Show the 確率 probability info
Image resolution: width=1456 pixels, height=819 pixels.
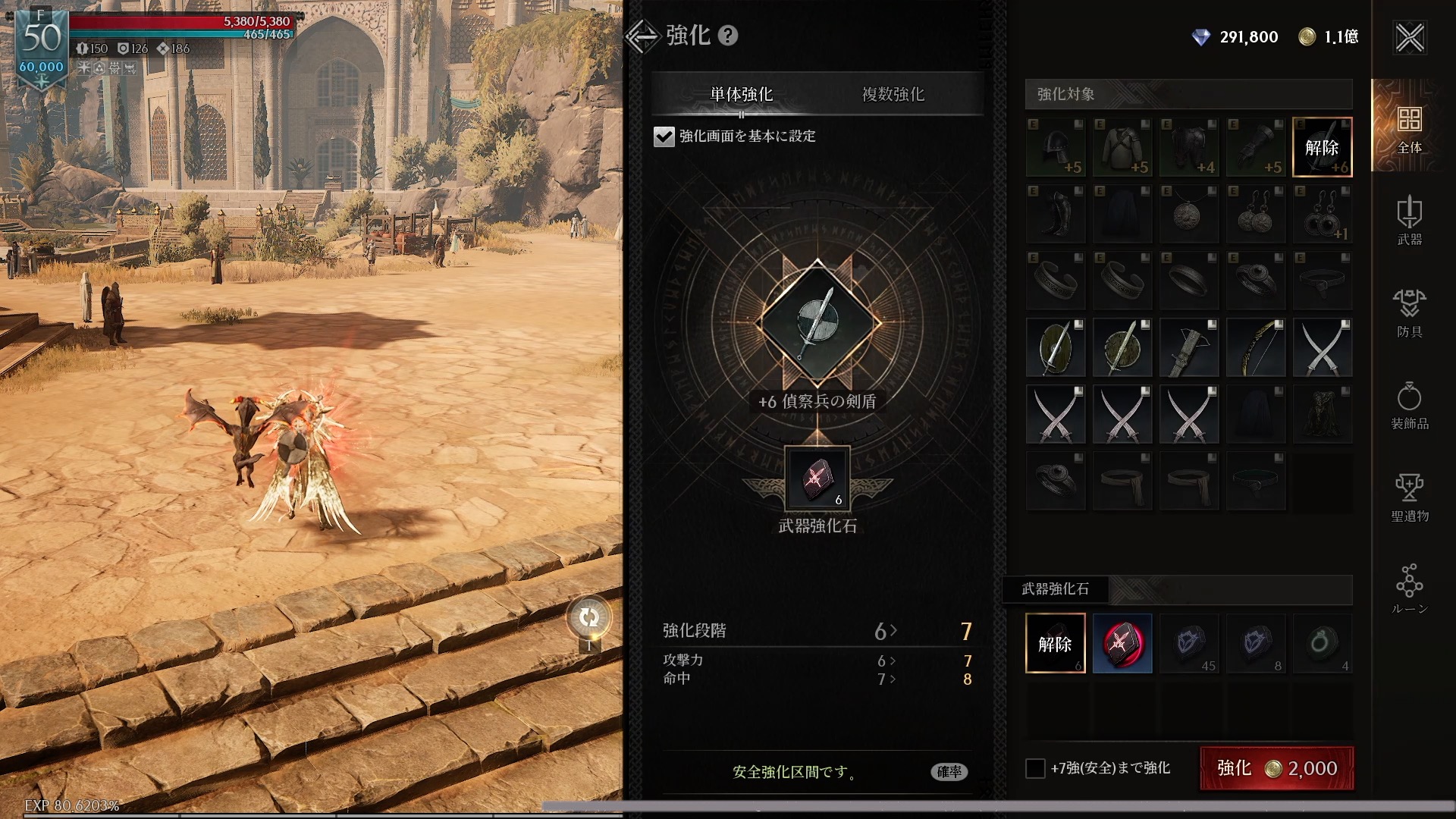[x=949, y=772]
